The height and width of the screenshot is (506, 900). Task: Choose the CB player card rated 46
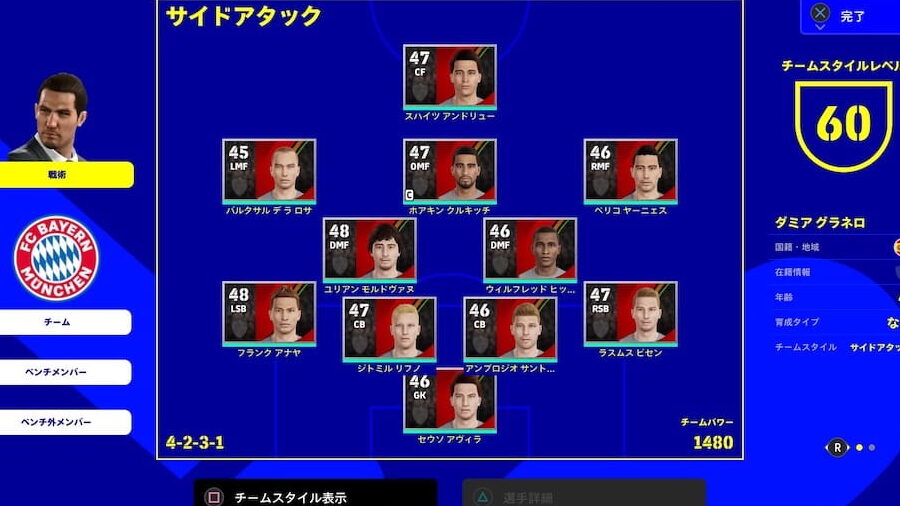(510, 329)
